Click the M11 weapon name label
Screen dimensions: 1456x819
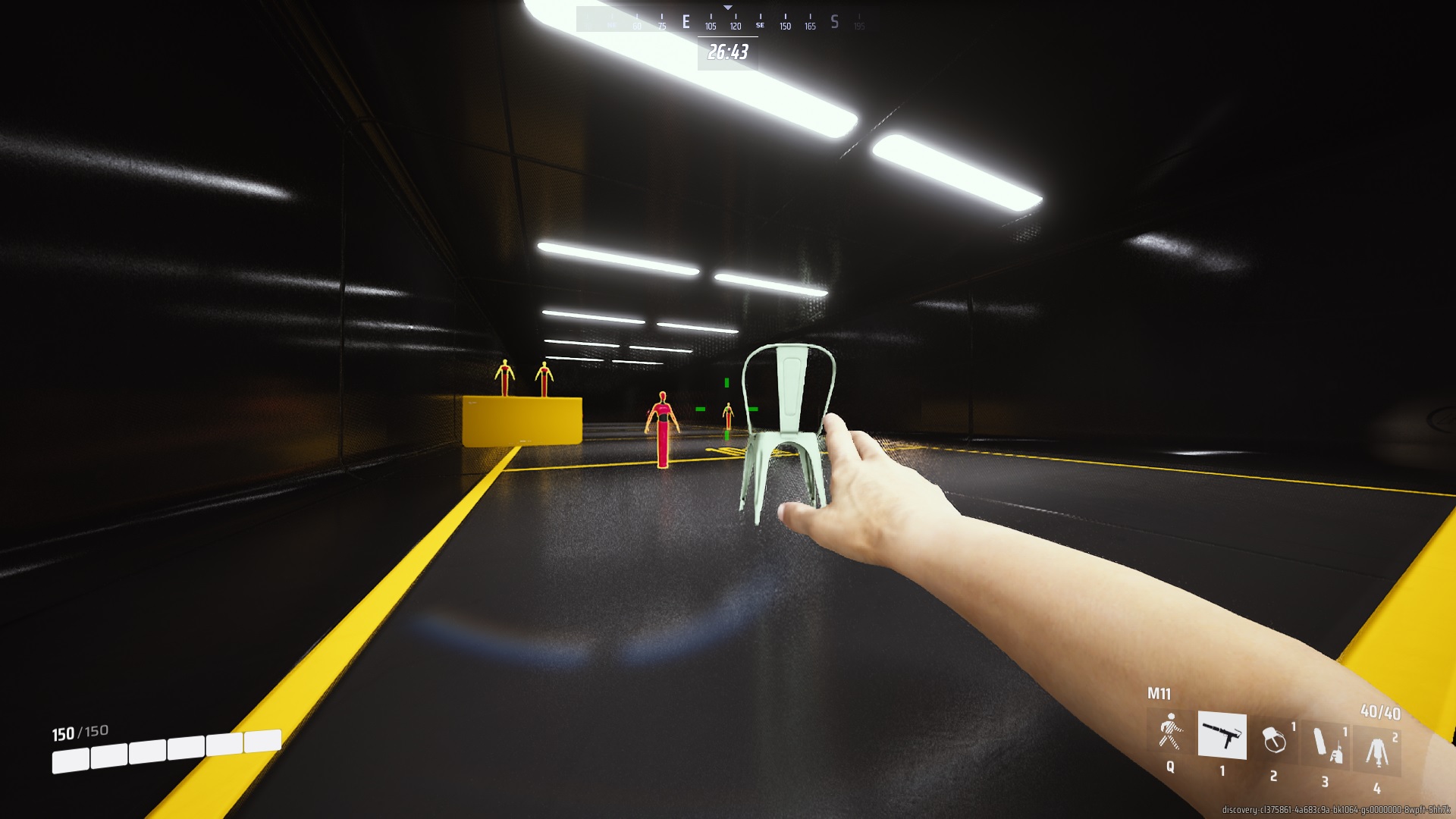point(1159,693)
